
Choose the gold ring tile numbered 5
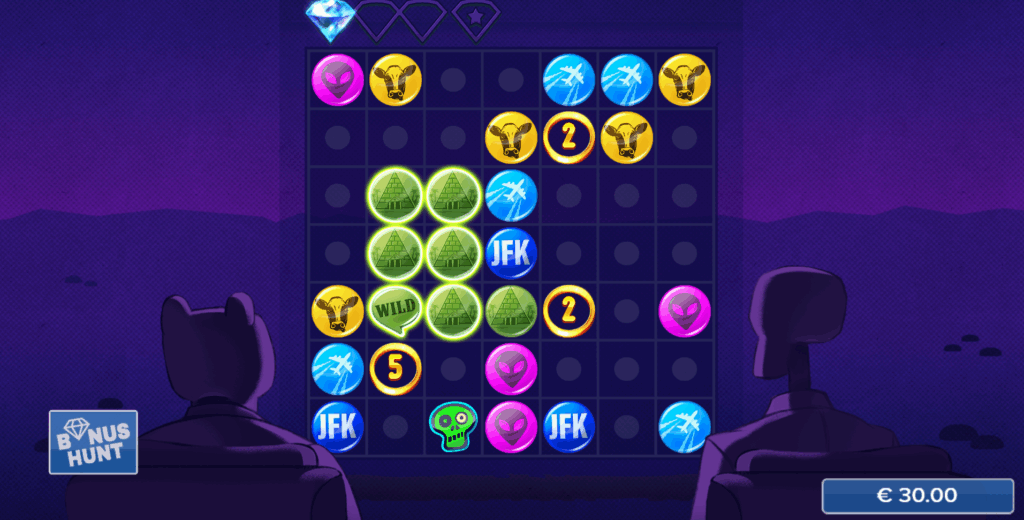(395, 368)
